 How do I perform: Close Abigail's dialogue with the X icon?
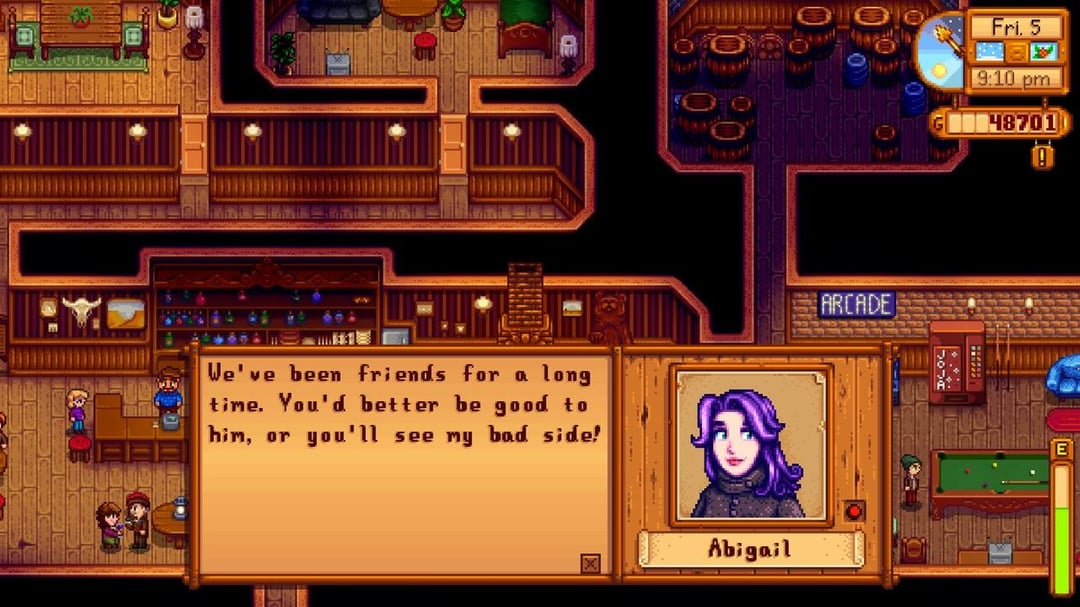591,564
